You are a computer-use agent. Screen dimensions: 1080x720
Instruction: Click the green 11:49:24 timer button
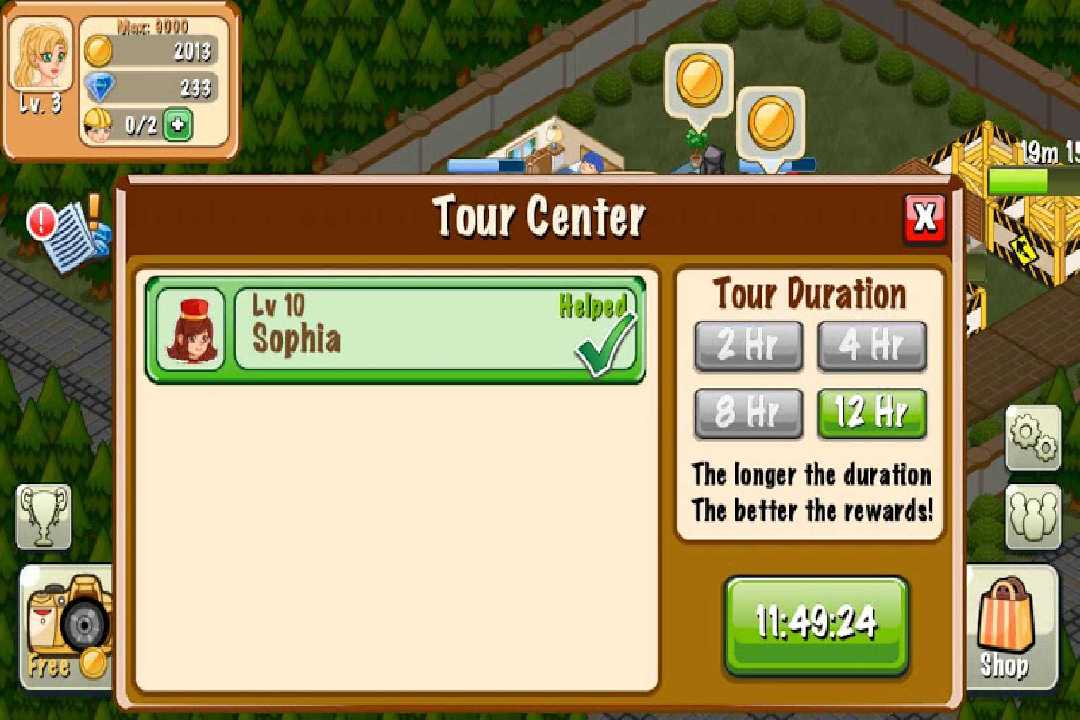pos(816,625)
